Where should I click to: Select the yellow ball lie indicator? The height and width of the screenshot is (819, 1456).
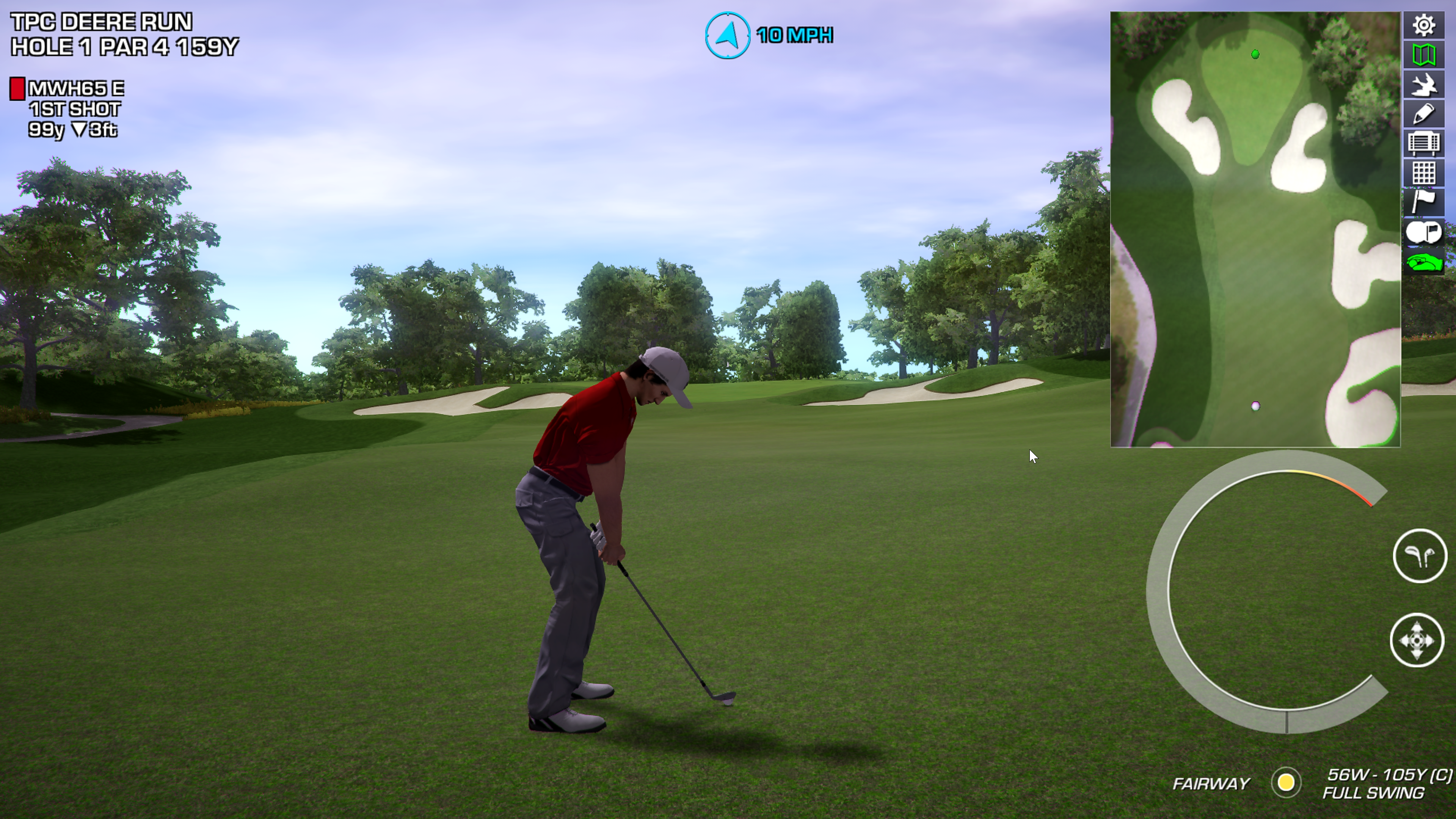[1286, 783]
